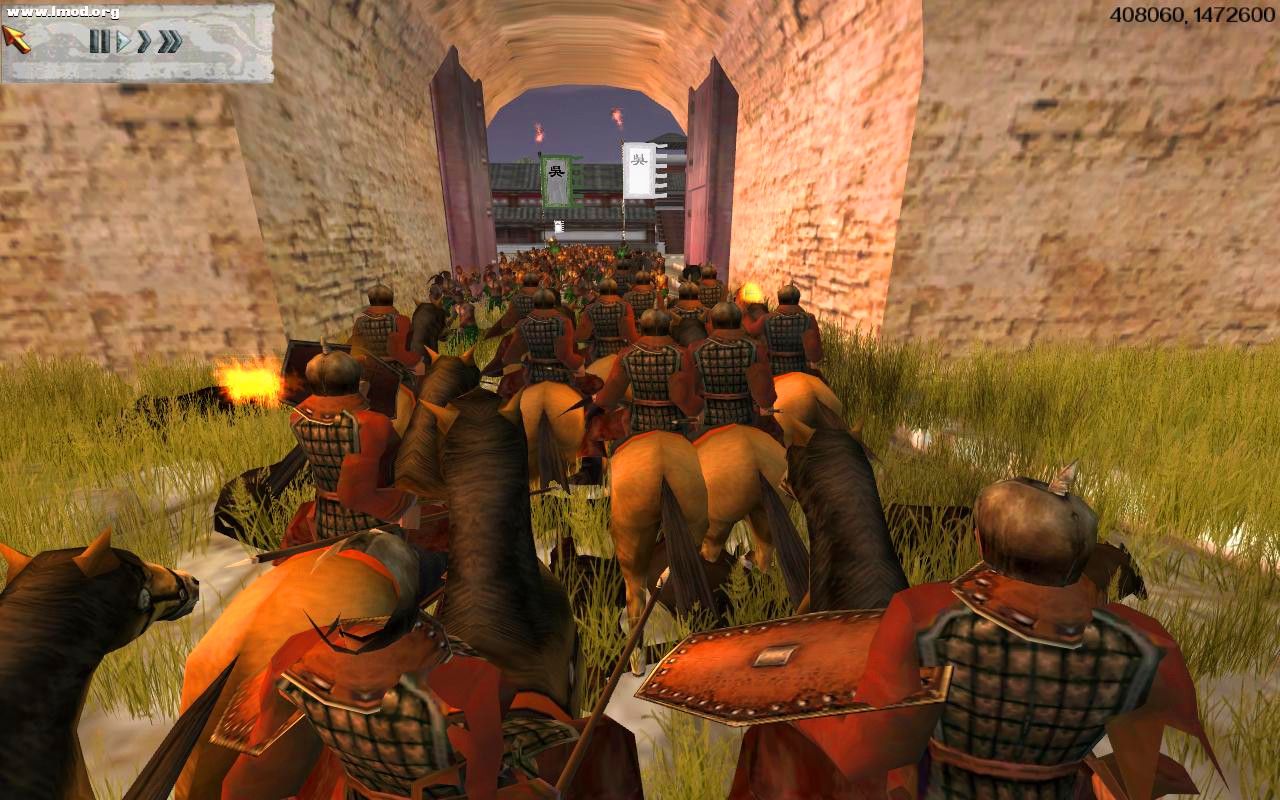Activate the double chevron fastest speed icon
Screen dimensions: 1280x800
[168, 42]
